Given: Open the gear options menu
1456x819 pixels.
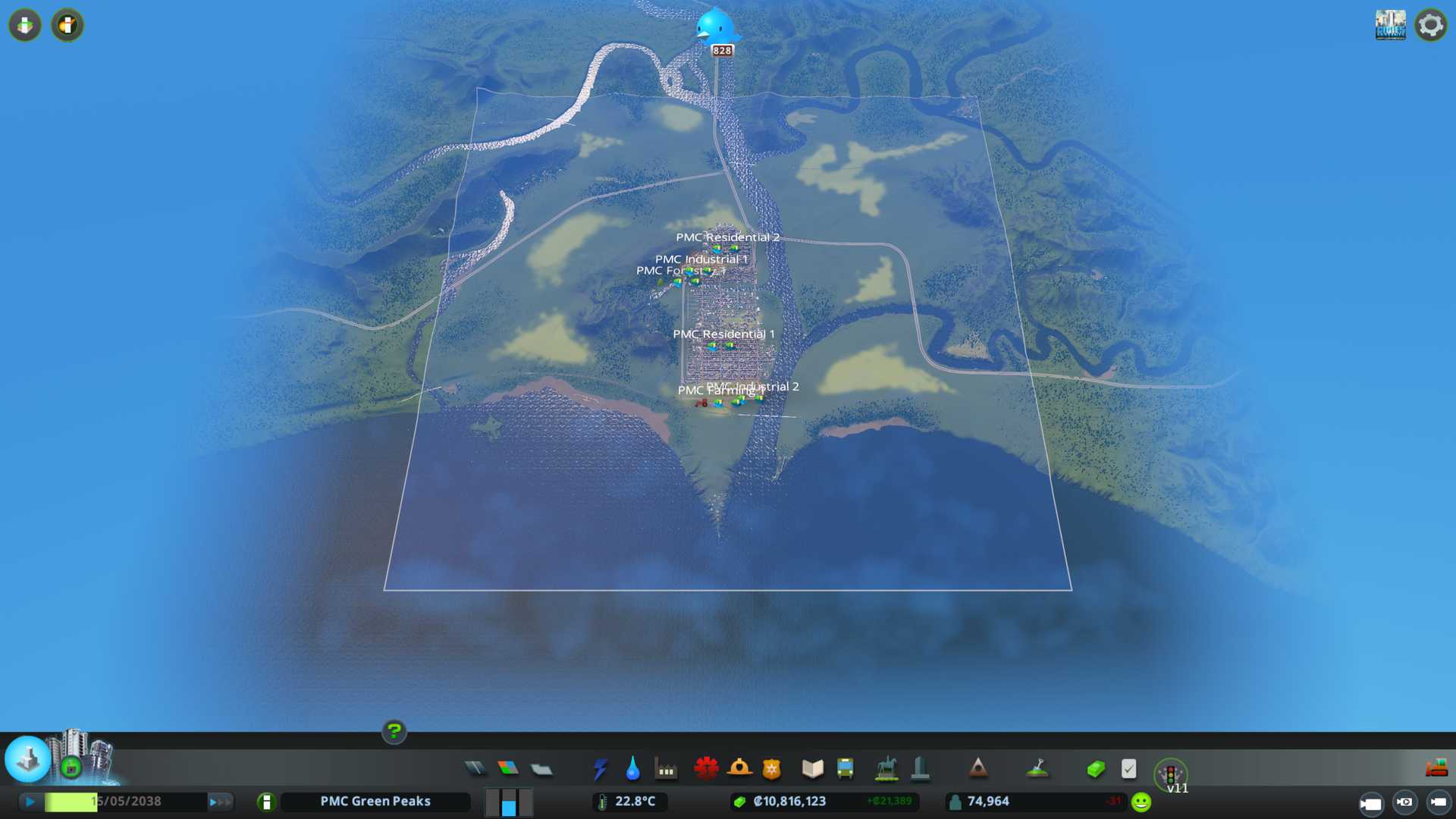Looking at the screenshot, I should [x=1430, y=25].
